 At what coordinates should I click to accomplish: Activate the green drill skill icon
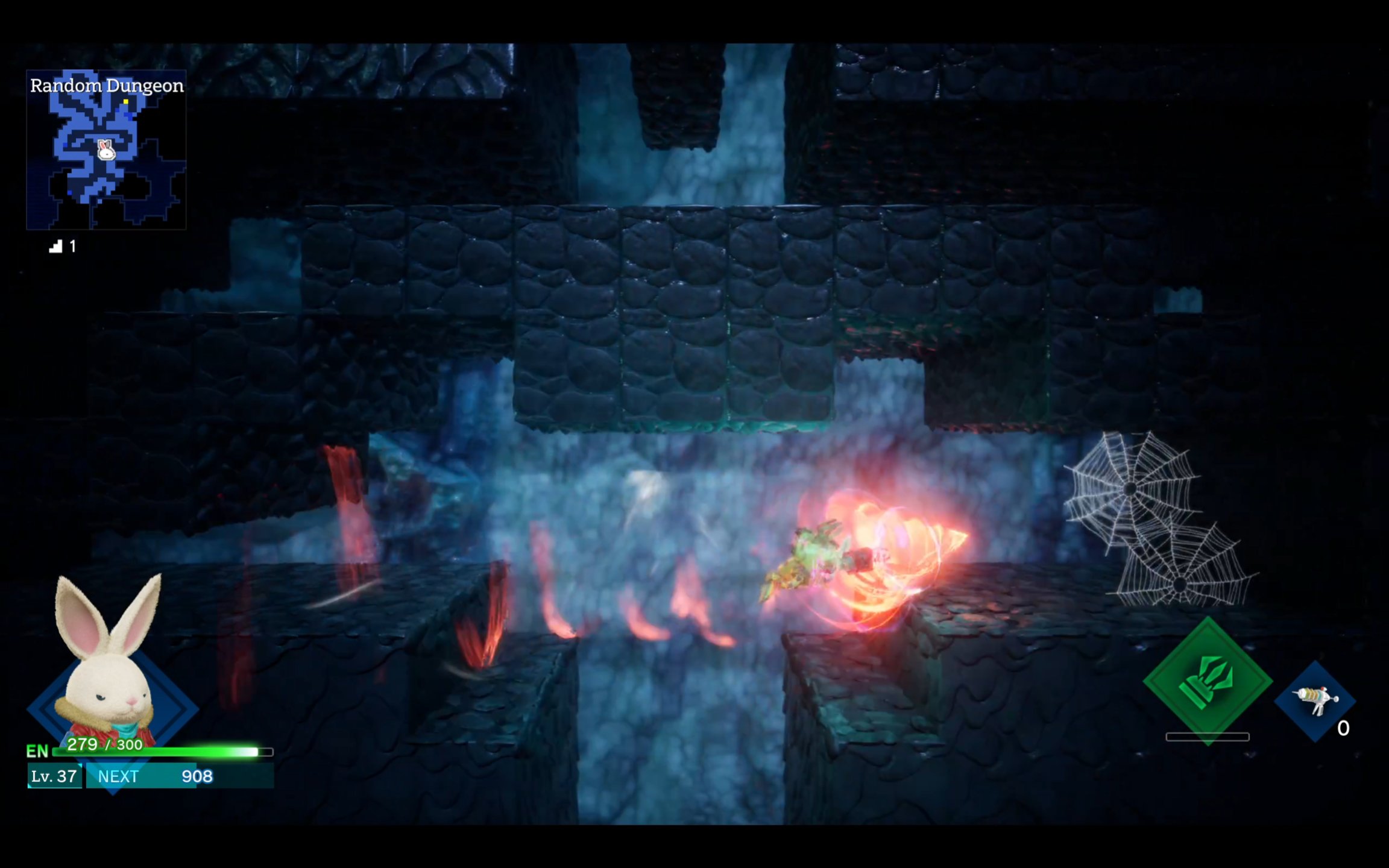pyautogui.click(x=1207, y=681)
